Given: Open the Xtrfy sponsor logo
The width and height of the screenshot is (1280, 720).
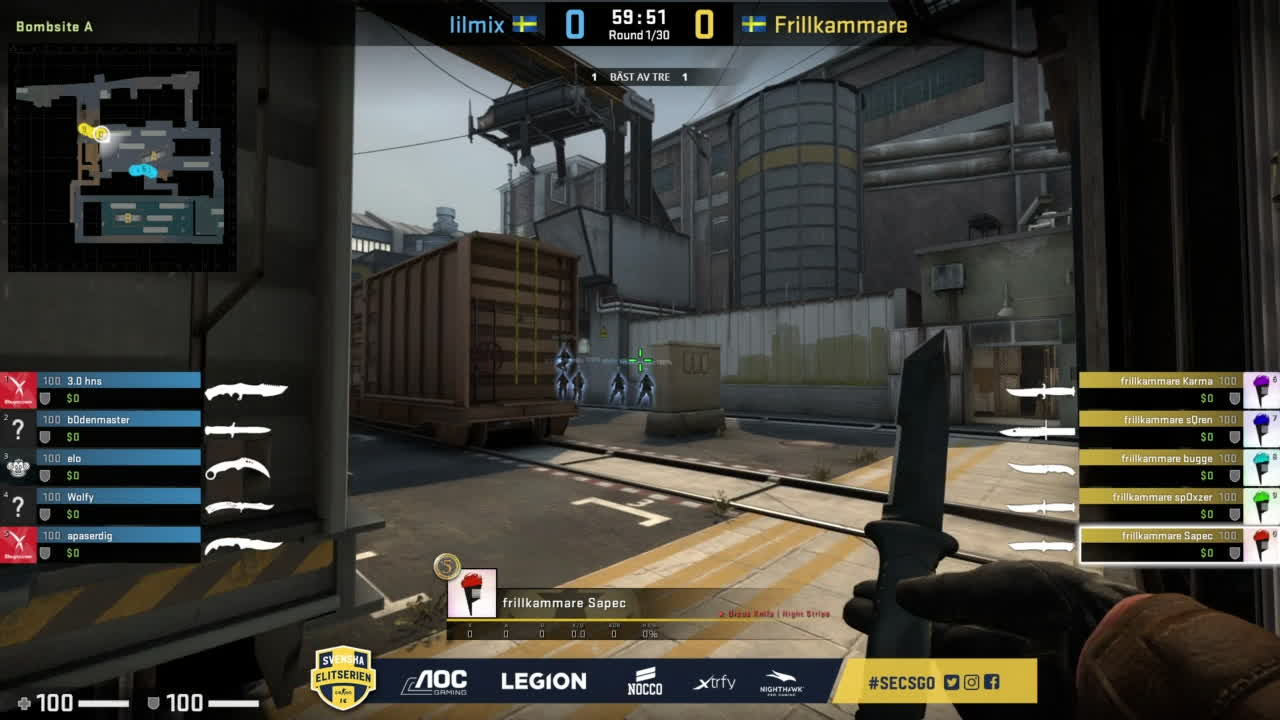Looking at the screenshot, I should [714, 682].
